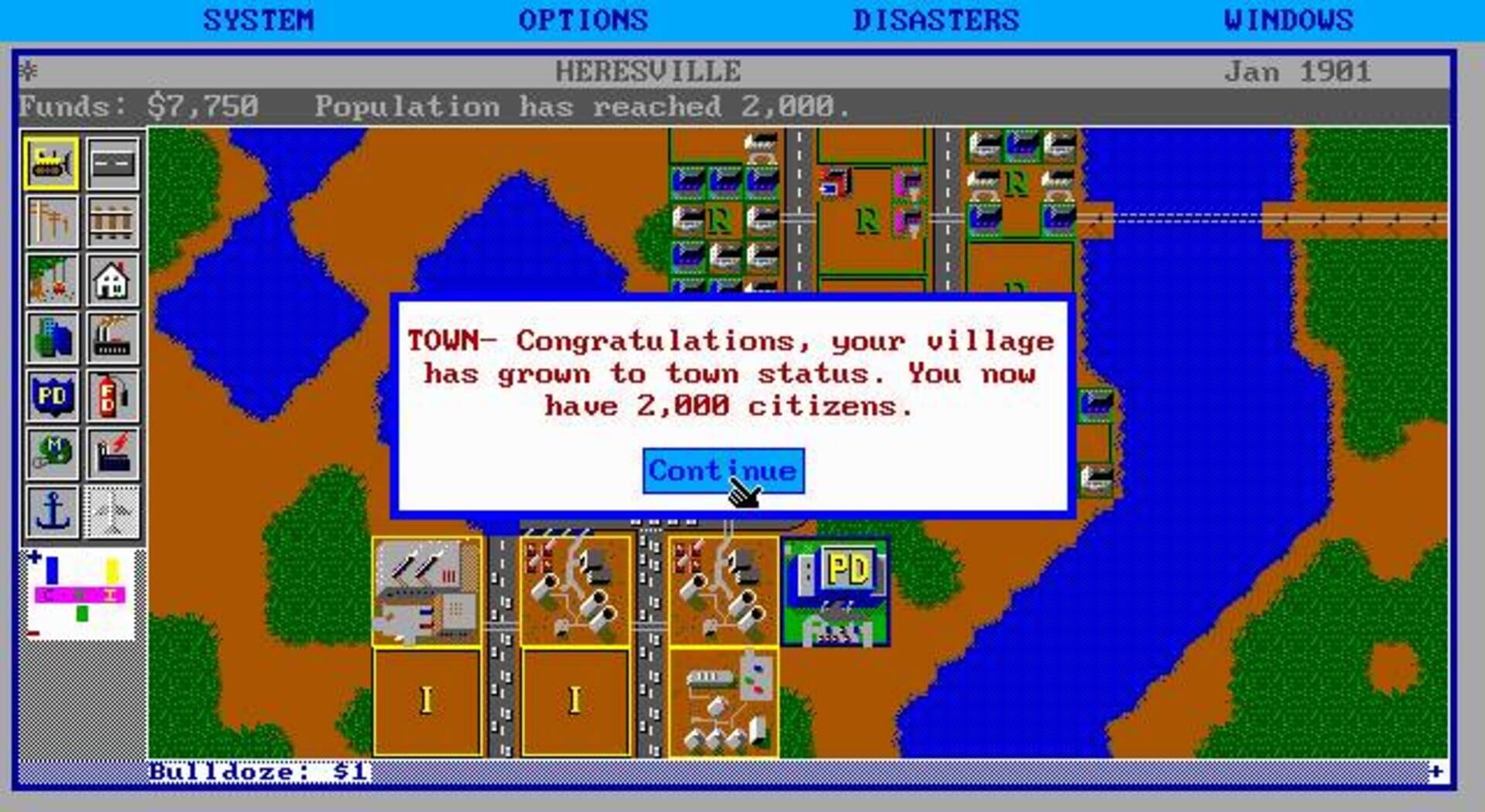The height and width of the screenshot is (812, 1485).
Task: Select the seaport anchor tool
Action: 51,510
